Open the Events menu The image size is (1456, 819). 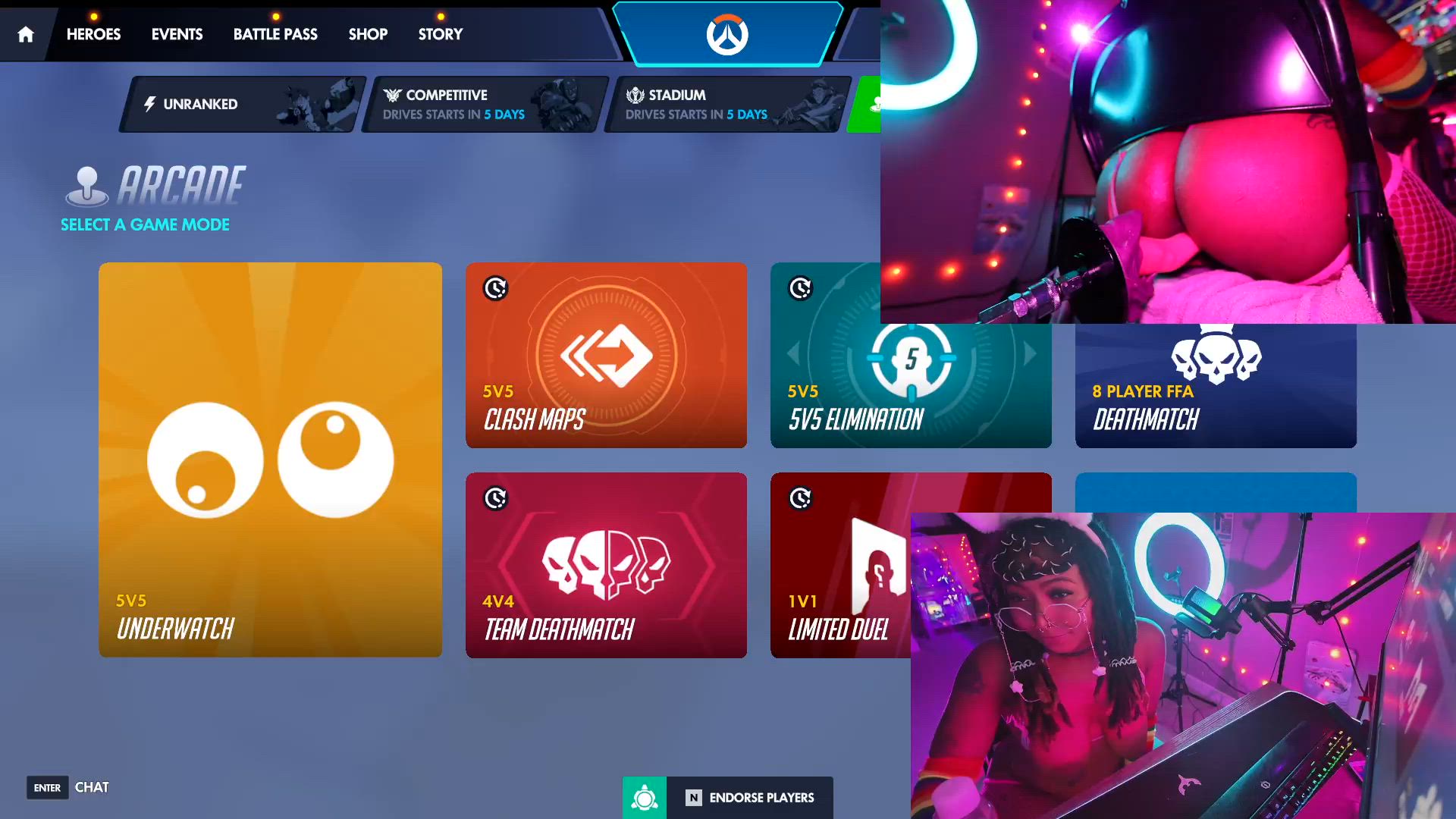[x=177, y=34]
